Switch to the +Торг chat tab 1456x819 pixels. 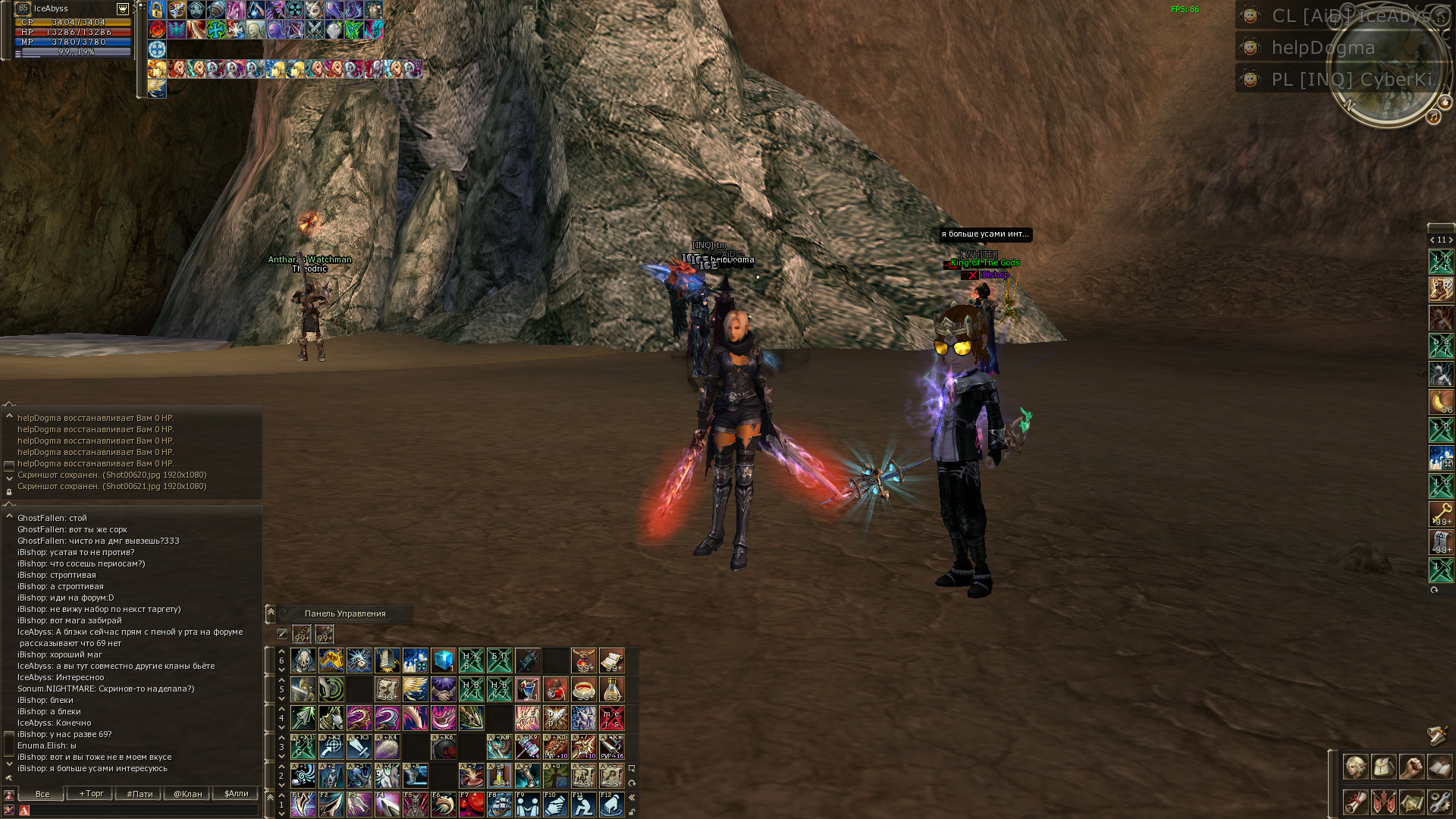click(x=91, y=794)
